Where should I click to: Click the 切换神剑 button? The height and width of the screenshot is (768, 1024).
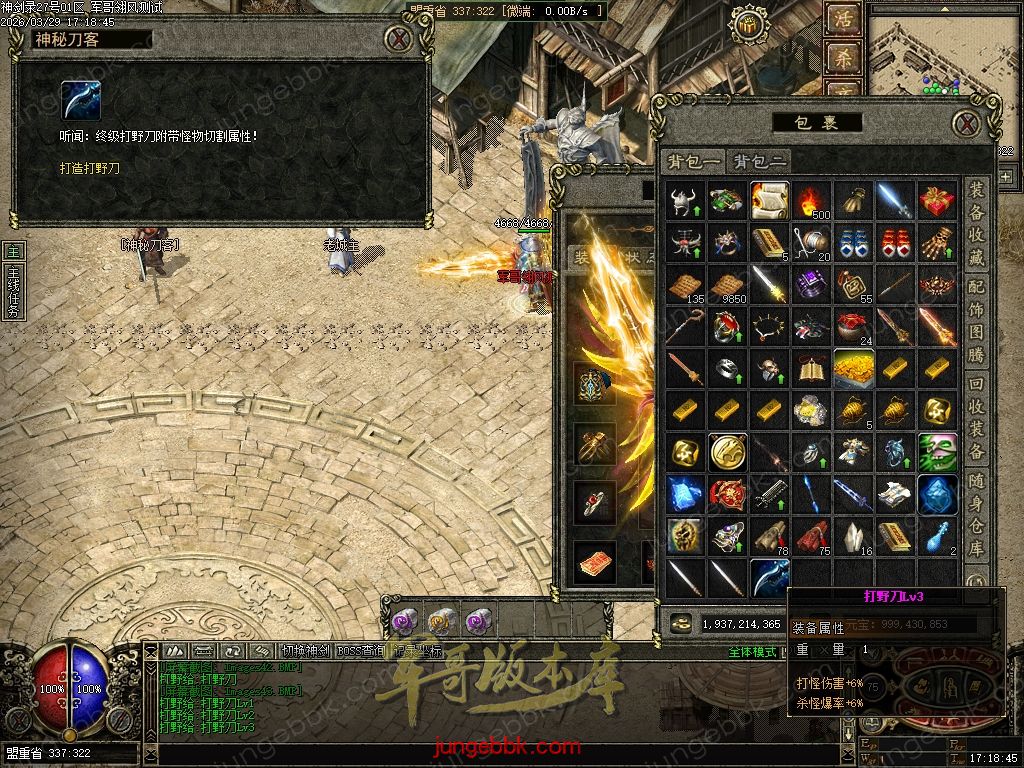tap(306, 651)
